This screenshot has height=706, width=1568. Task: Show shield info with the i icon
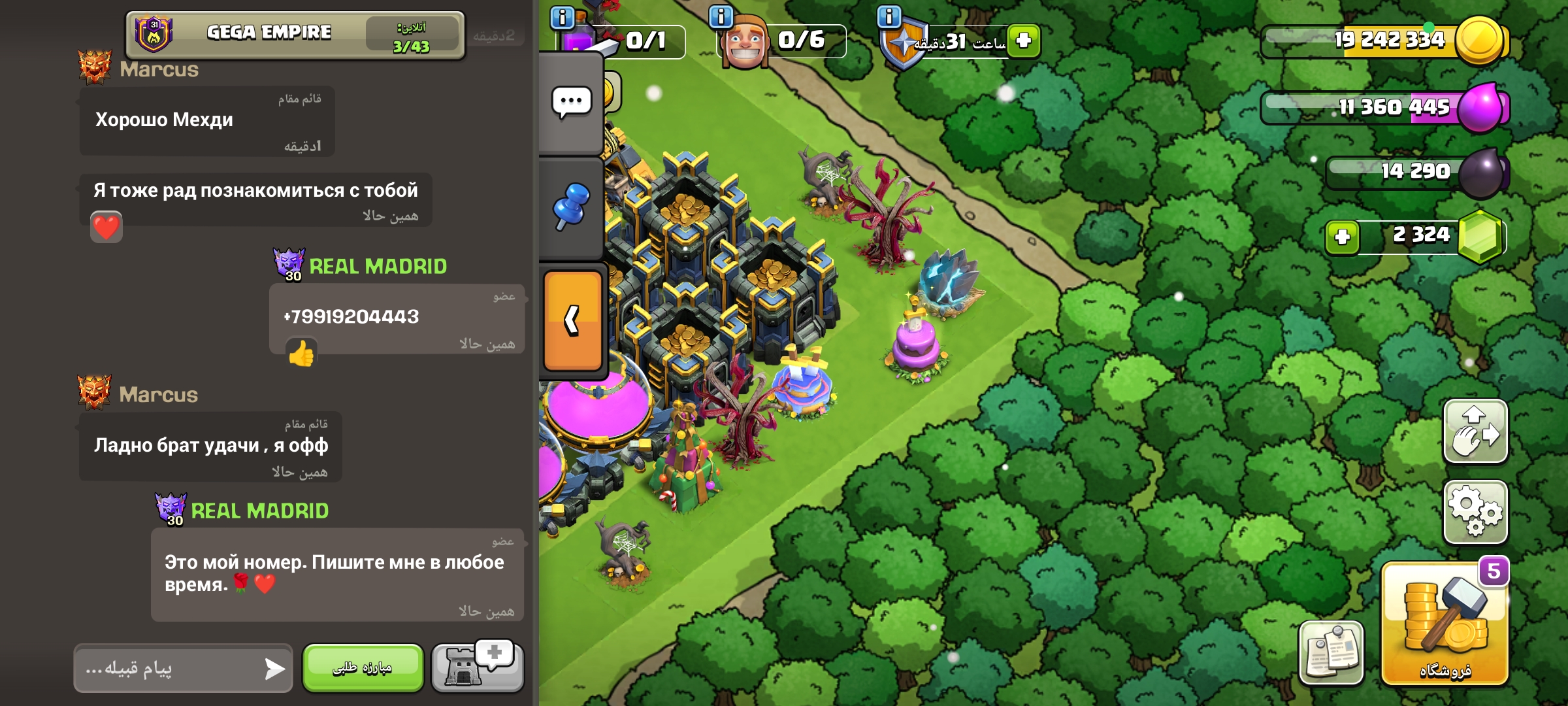[x=889, y=16]
